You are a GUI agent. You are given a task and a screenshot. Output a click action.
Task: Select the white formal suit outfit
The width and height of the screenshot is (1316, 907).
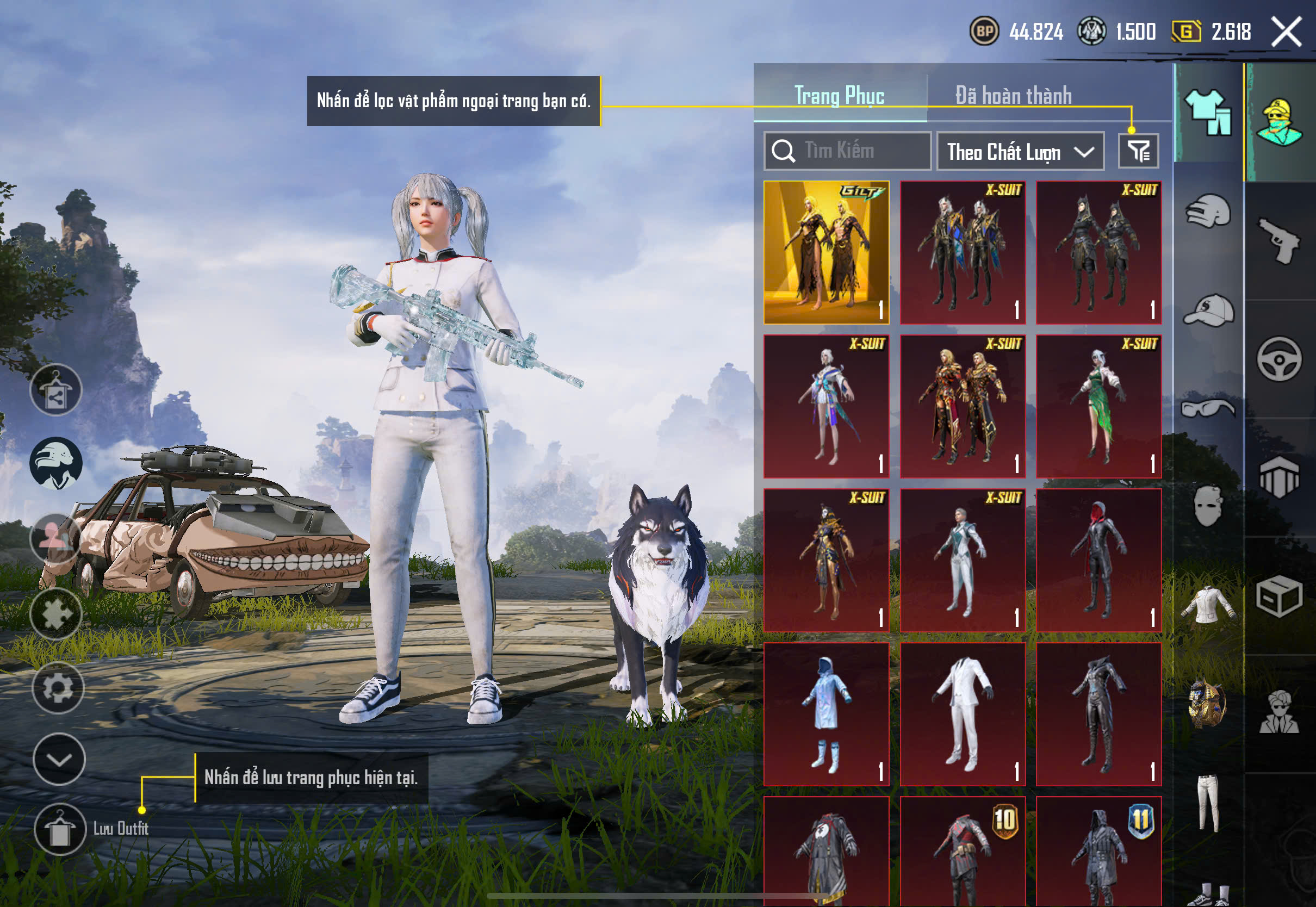[963, 715]
